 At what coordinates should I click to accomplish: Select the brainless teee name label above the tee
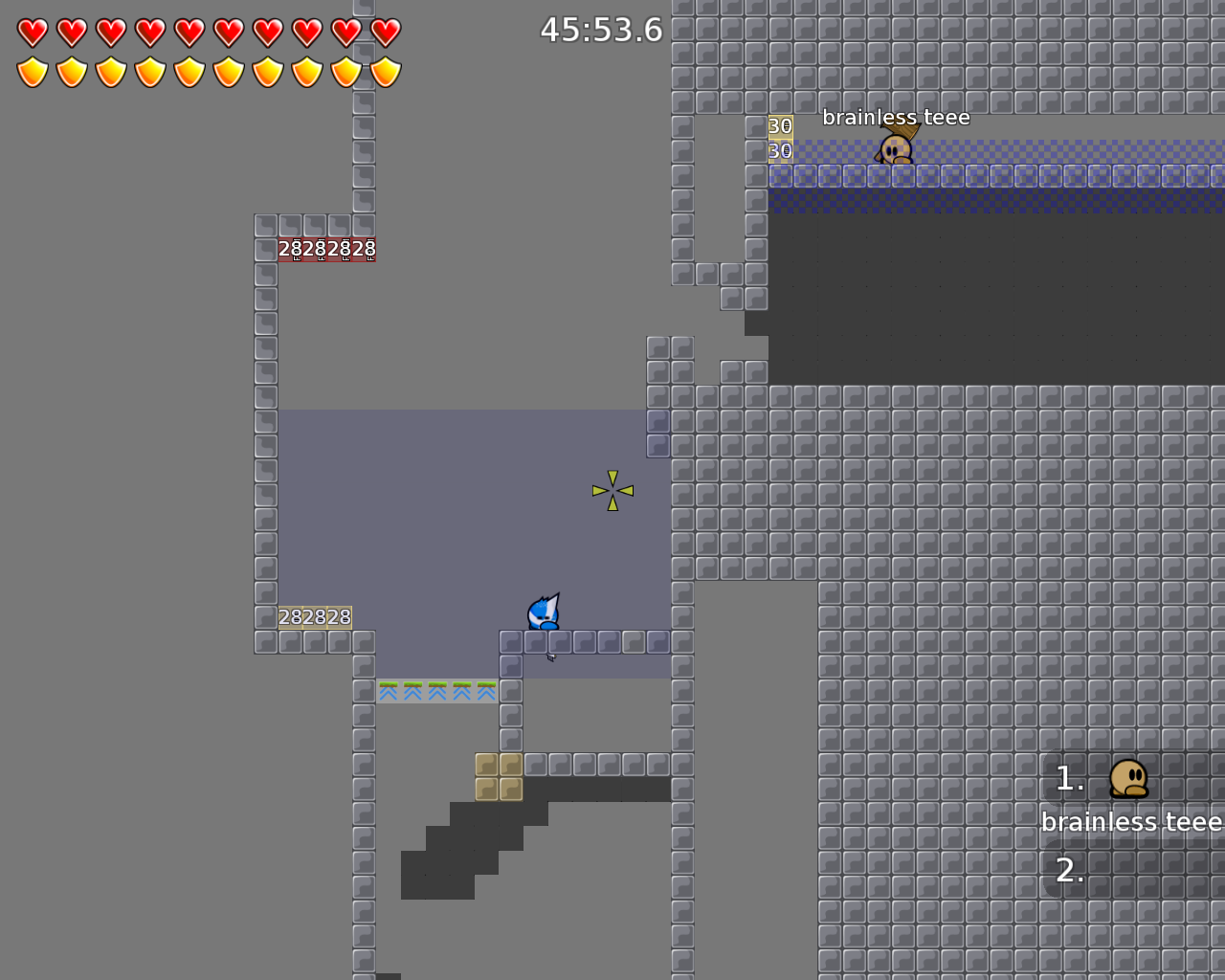click(897, 116)
